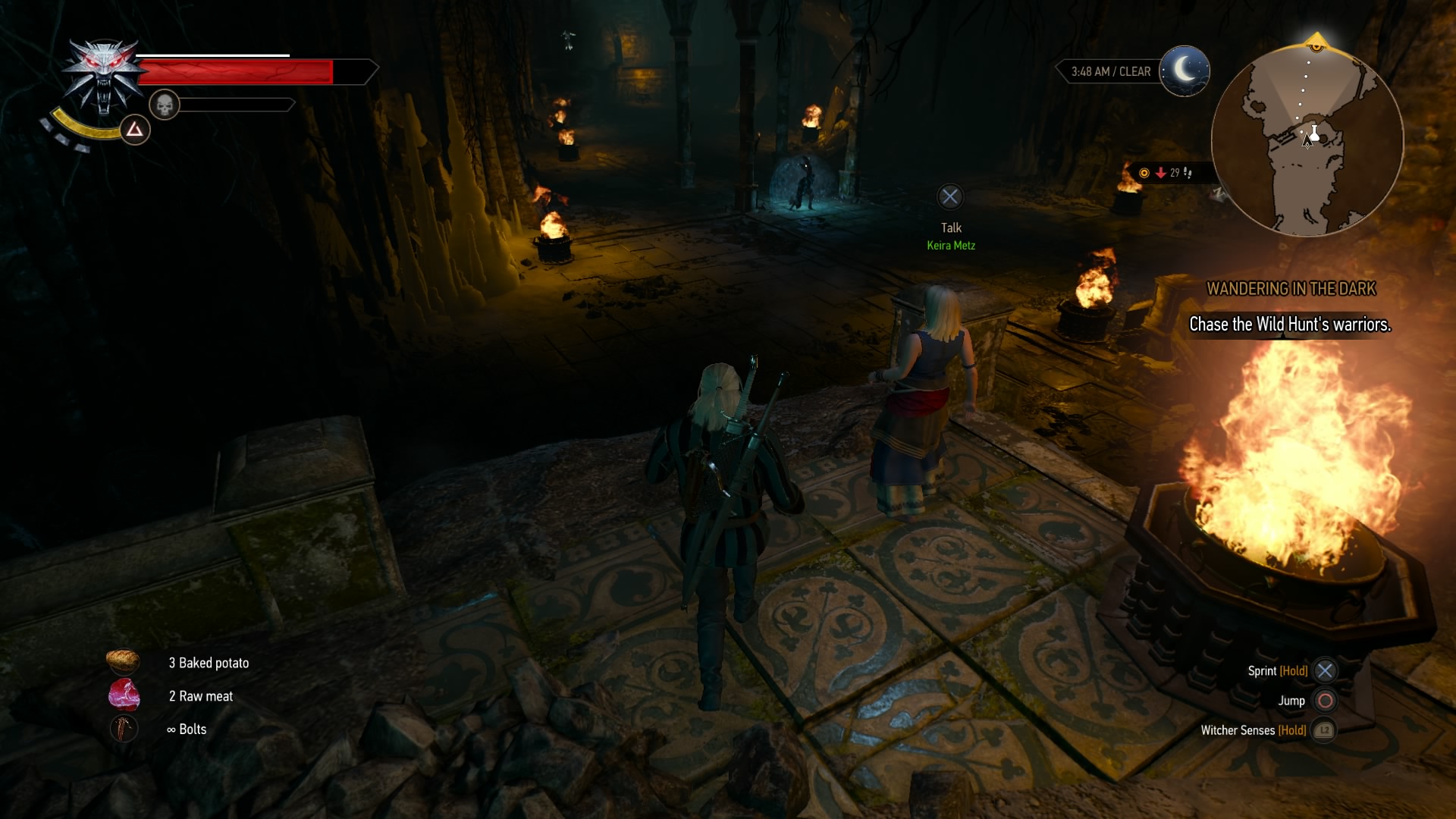Select the Baked potato quick slot

point(123,662)
